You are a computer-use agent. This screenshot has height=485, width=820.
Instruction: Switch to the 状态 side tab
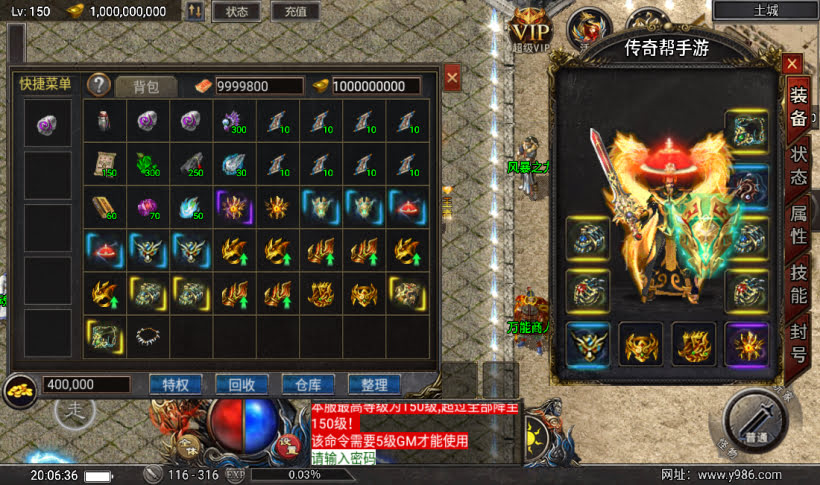pos(799,164)
